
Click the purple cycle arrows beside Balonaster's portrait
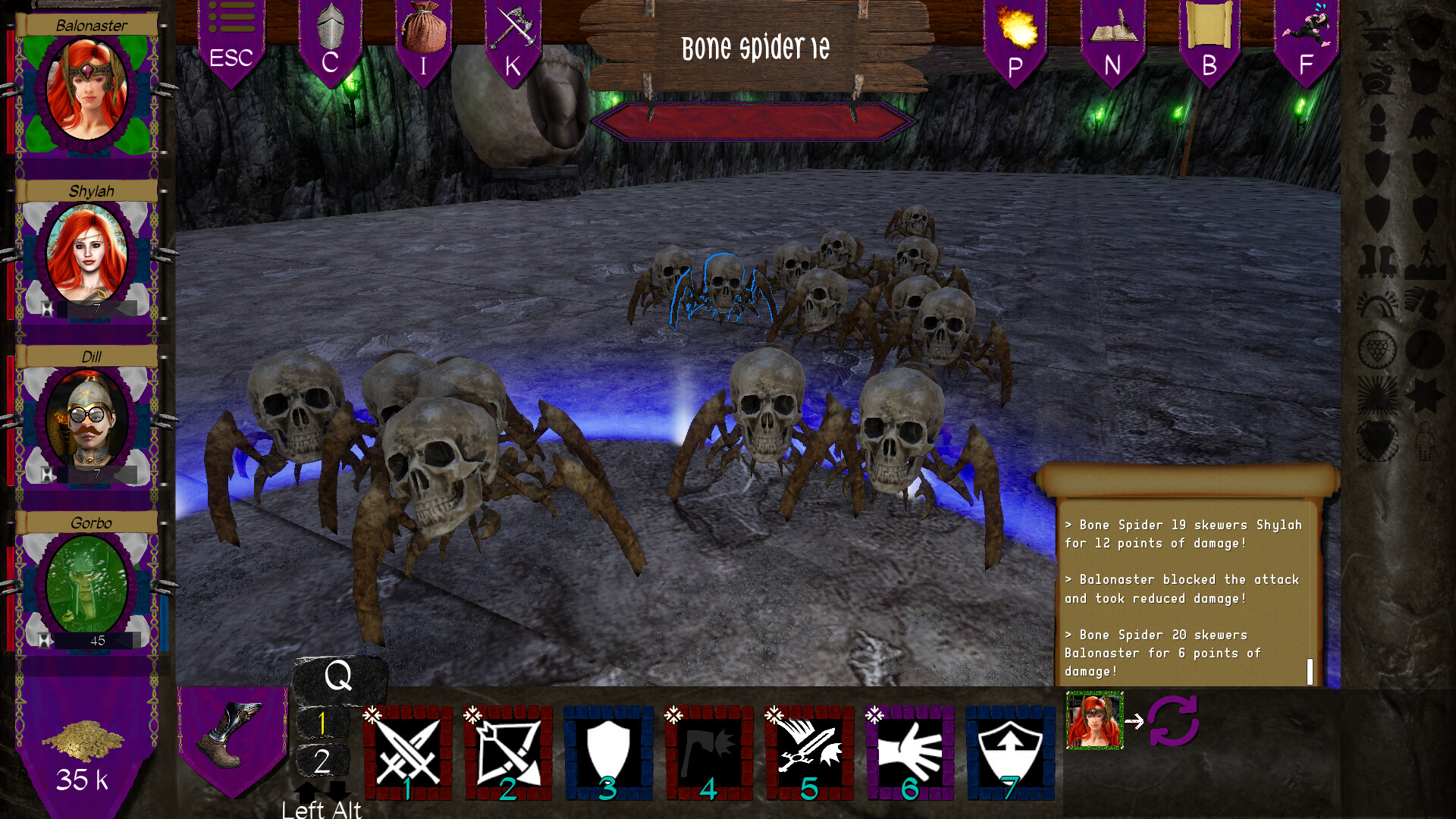pyautogui.click(x=1172, y=722)
